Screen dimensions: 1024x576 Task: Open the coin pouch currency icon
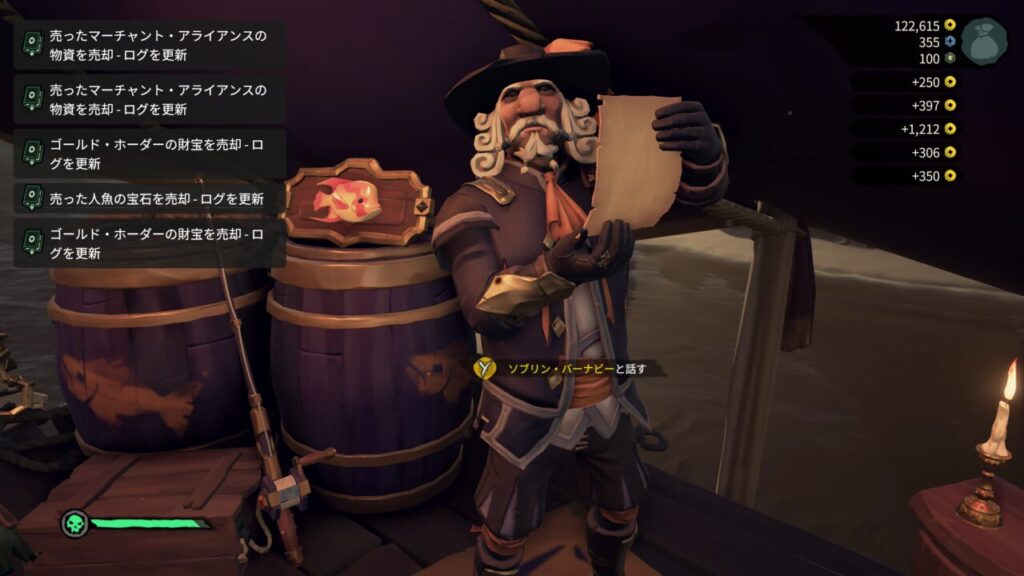pyautogui.click(x=984, y=41)
